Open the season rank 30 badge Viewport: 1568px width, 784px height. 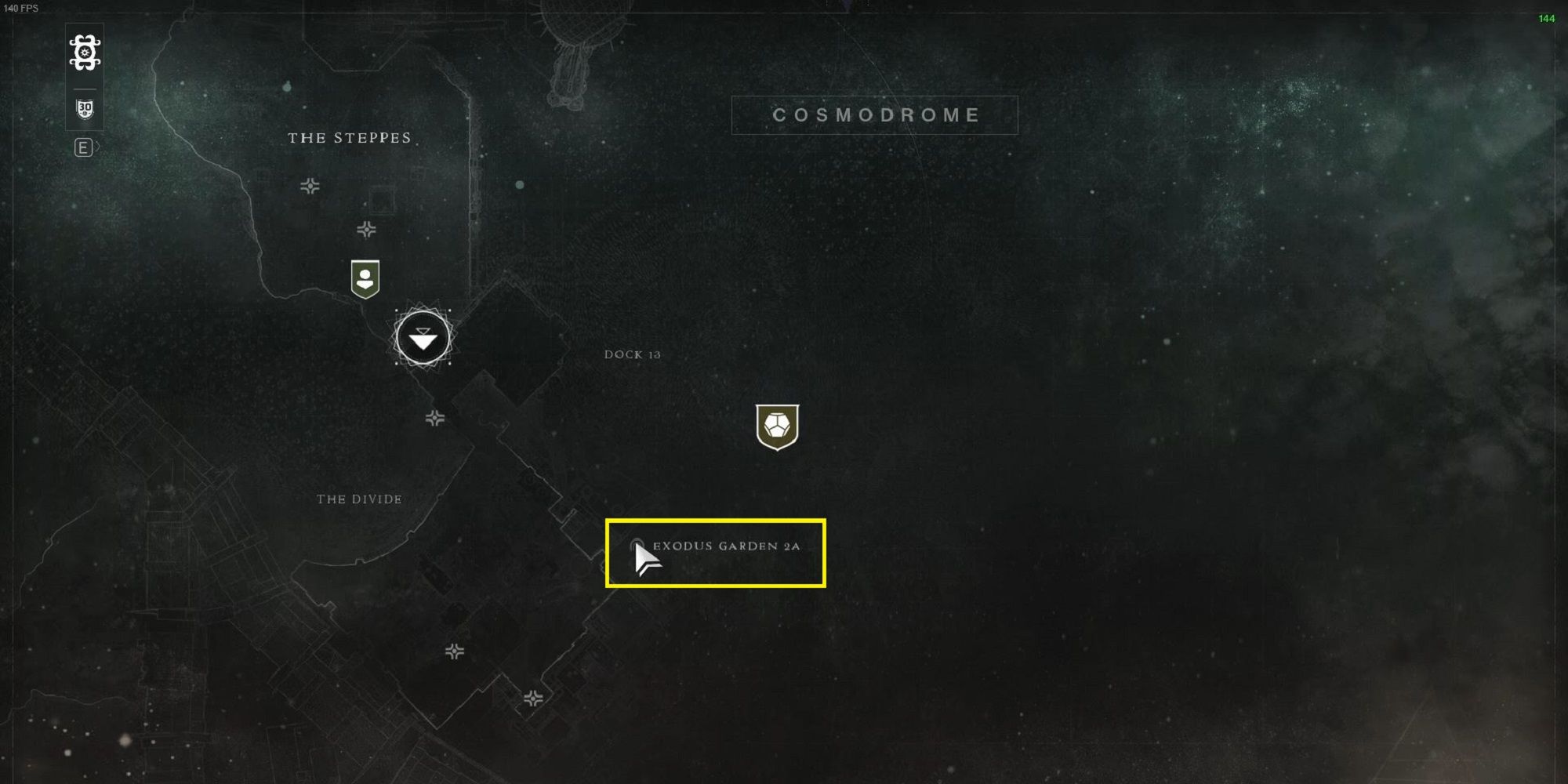coord(85,110)
